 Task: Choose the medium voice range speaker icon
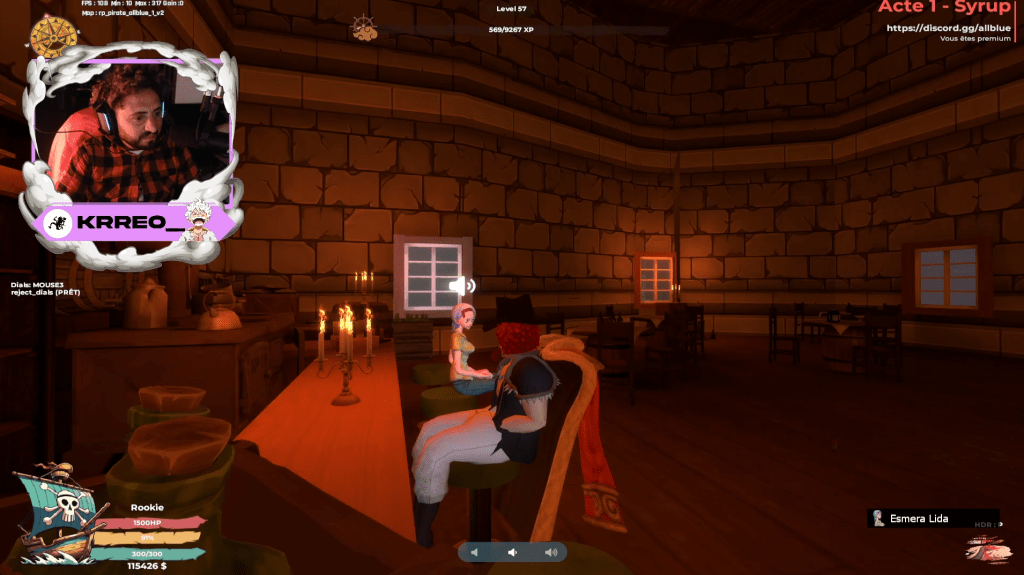click(x=512, y=552)
